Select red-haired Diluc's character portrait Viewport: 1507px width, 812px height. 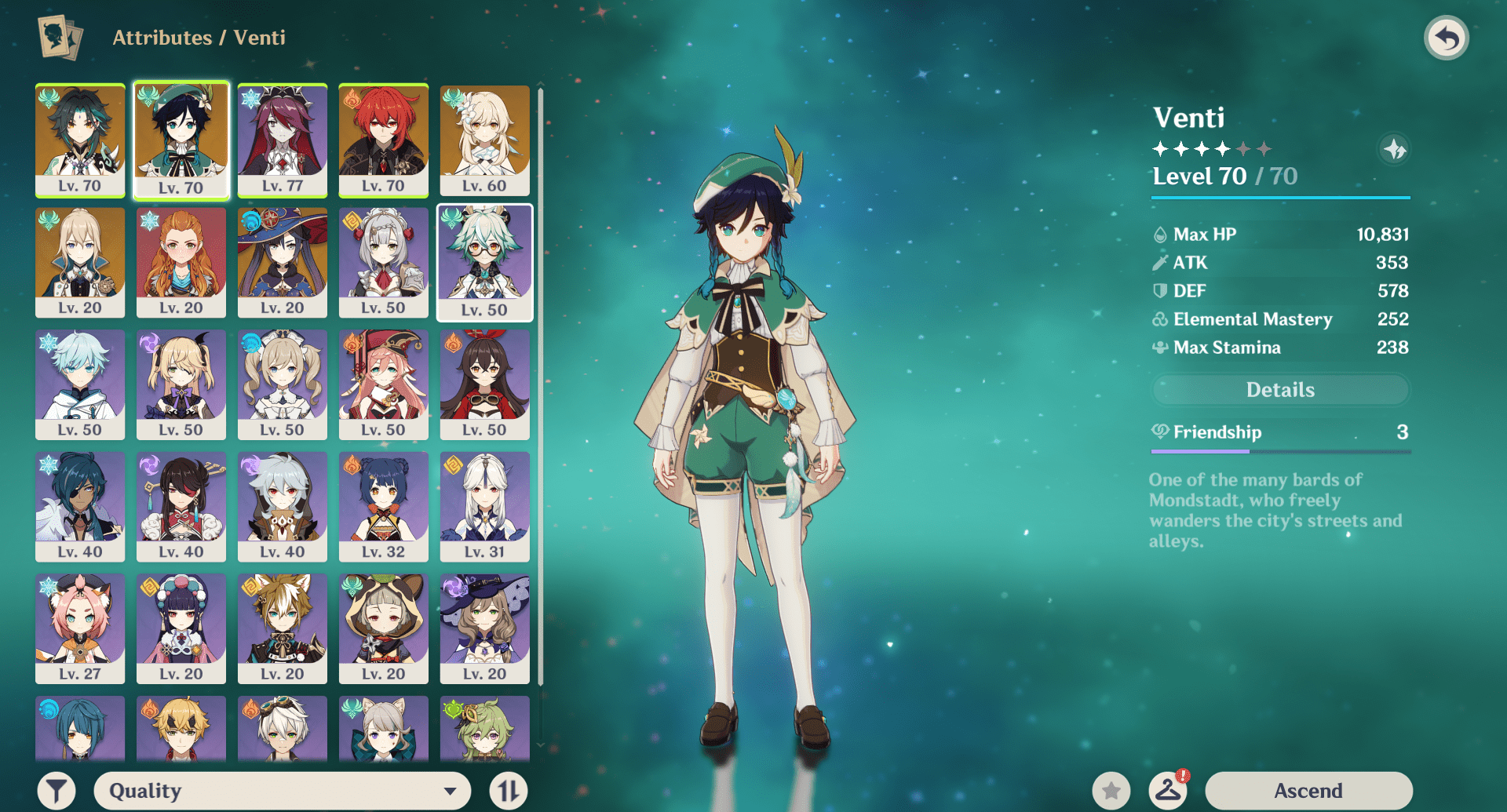tap(384, 140)
